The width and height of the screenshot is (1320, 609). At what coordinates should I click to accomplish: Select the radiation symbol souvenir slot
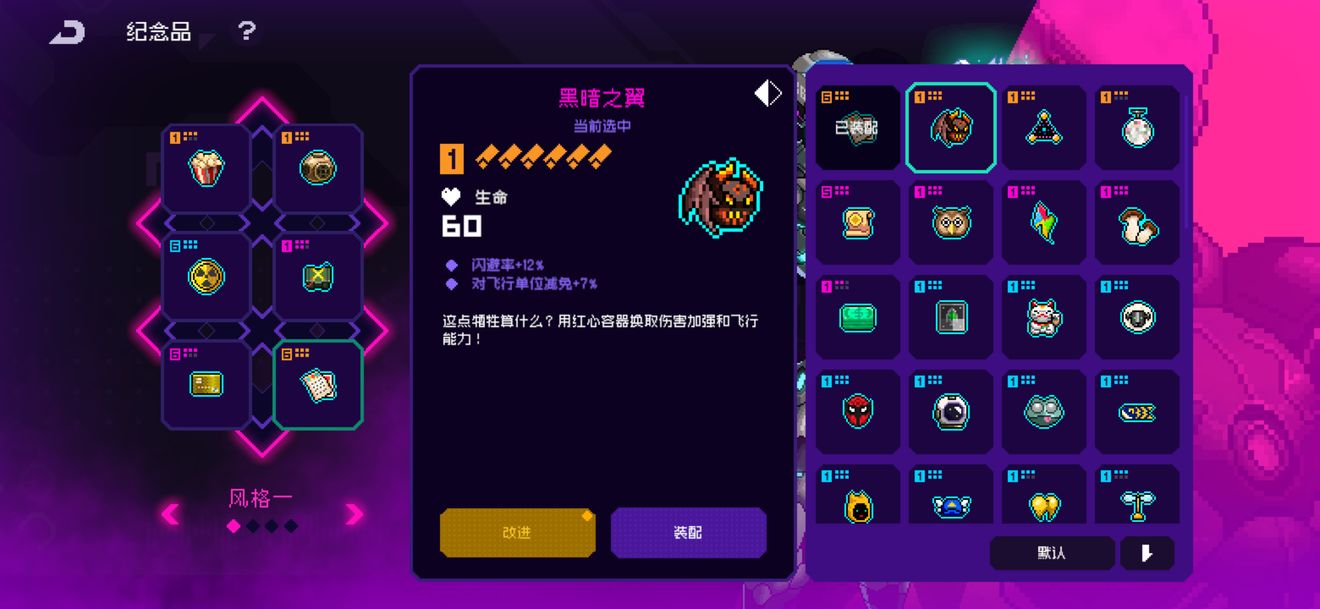coord(206,277)
